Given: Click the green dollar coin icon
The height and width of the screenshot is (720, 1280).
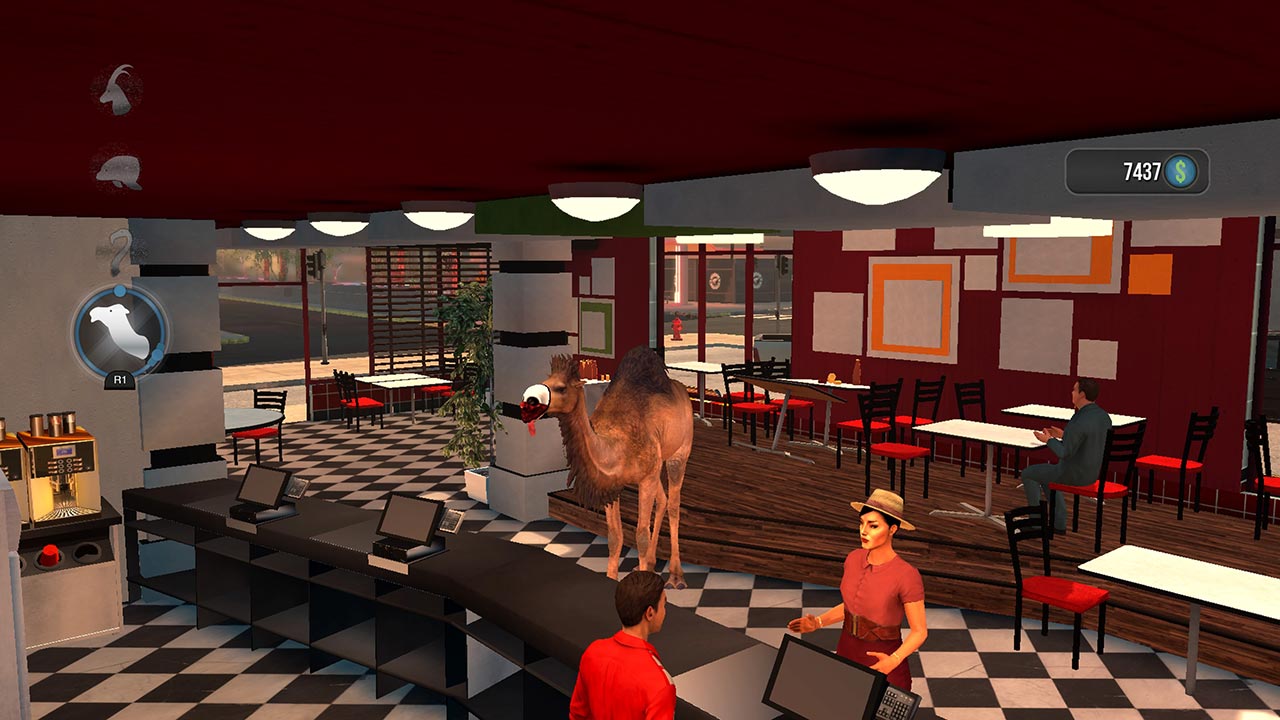Looking at the screenshot, I should 1183,171.
